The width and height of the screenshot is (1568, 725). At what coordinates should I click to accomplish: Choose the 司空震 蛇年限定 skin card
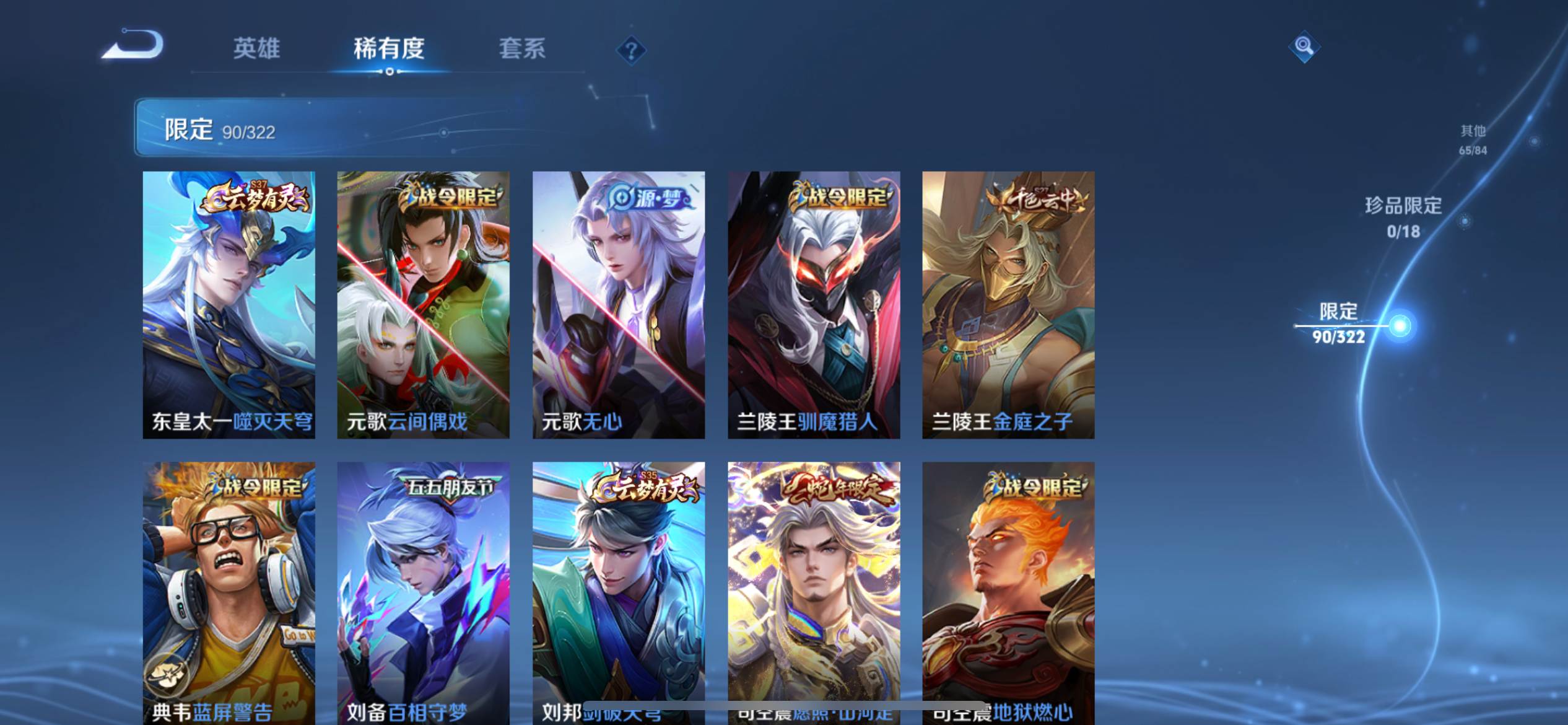(x=814, y=592)
